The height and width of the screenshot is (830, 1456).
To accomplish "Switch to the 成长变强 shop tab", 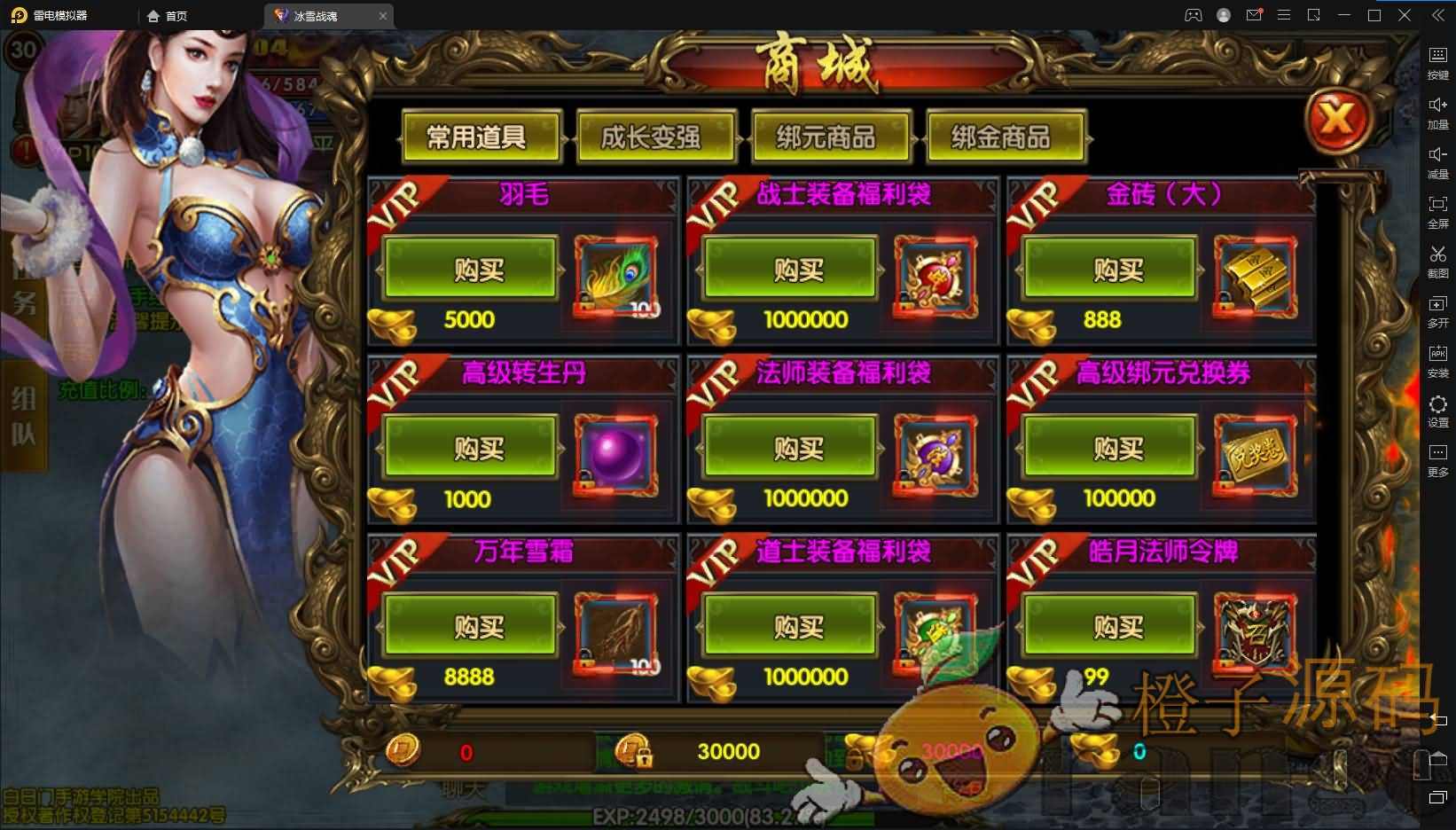I will 654,137.
